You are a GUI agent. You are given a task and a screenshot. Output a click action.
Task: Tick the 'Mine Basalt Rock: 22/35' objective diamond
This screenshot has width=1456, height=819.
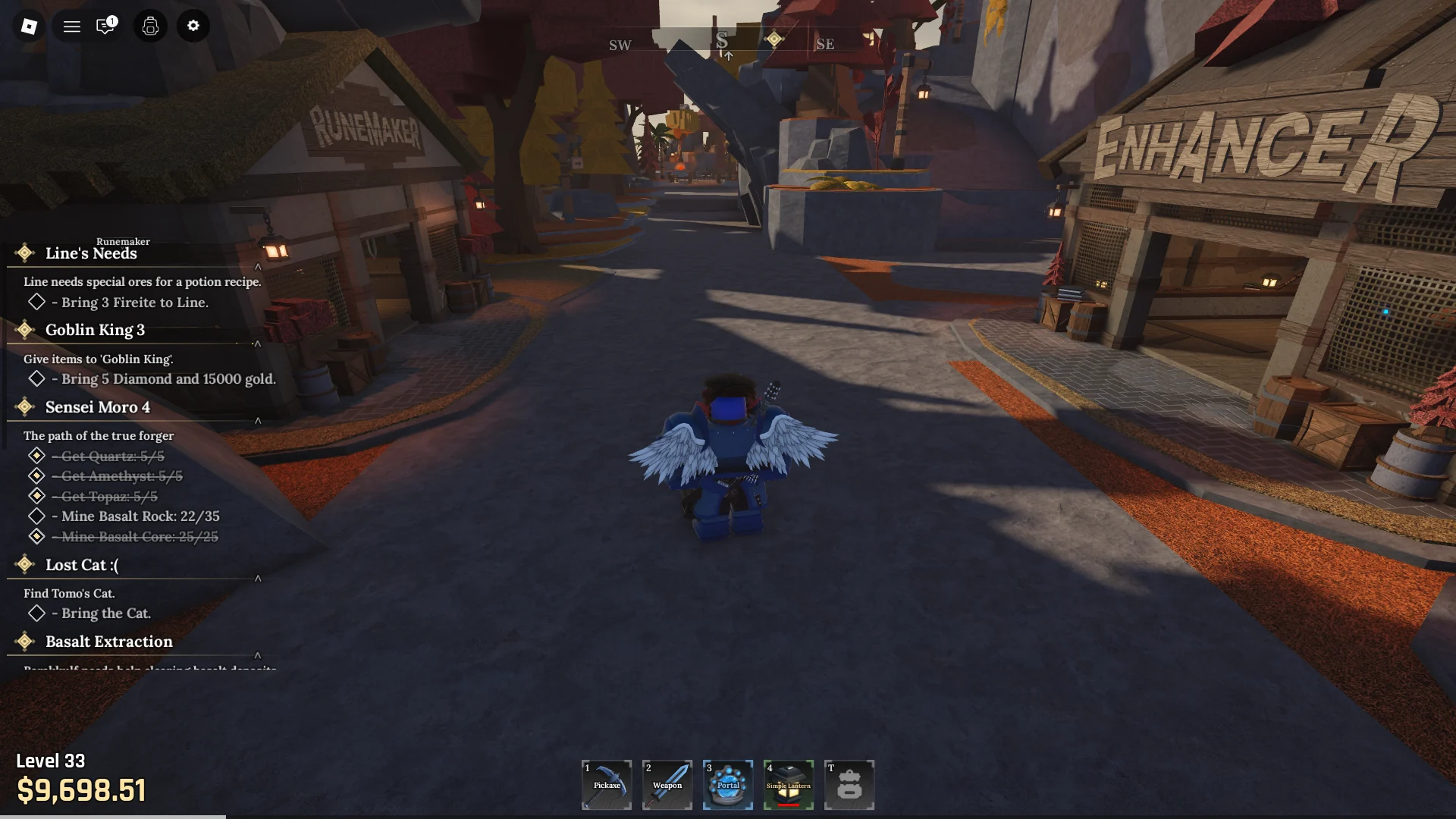[x=36, y=516]
